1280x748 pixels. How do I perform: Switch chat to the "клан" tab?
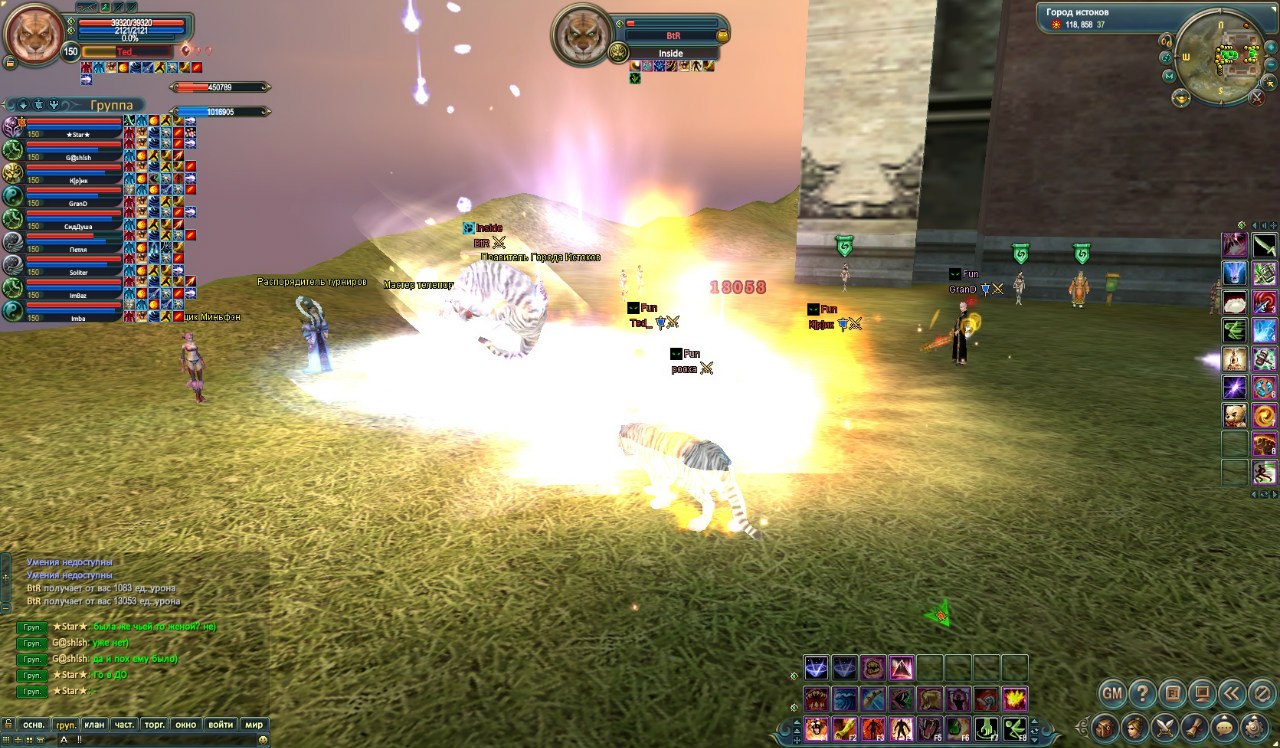point(95,725)
